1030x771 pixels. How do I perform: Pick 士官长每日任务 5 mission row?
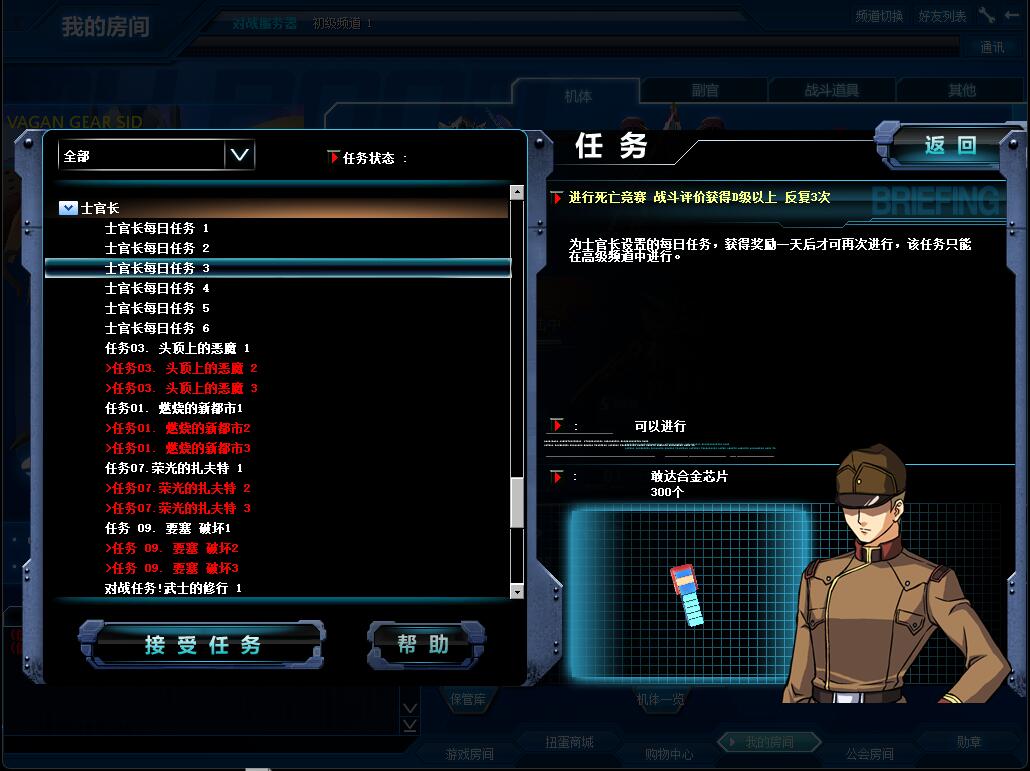coord(157,308)
